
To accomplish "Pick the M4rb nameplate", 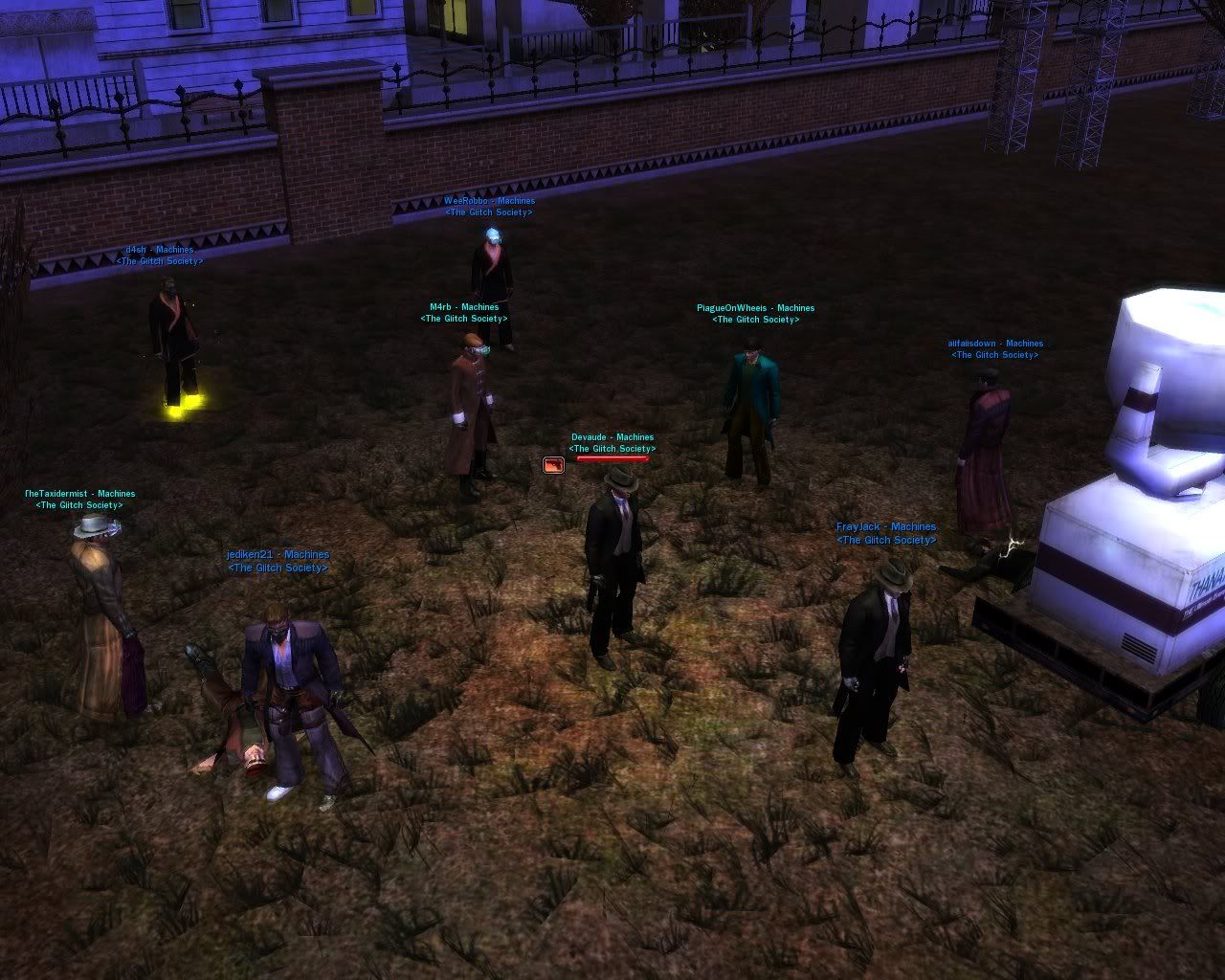I will (464, 308).
